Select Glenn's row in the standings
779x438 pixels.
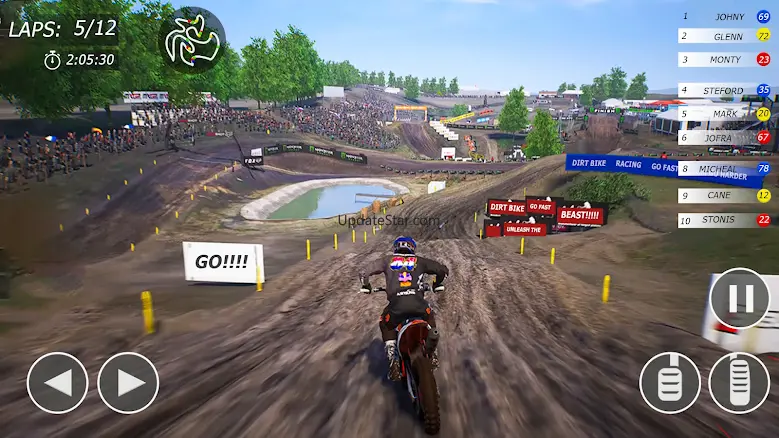point(725,36)
